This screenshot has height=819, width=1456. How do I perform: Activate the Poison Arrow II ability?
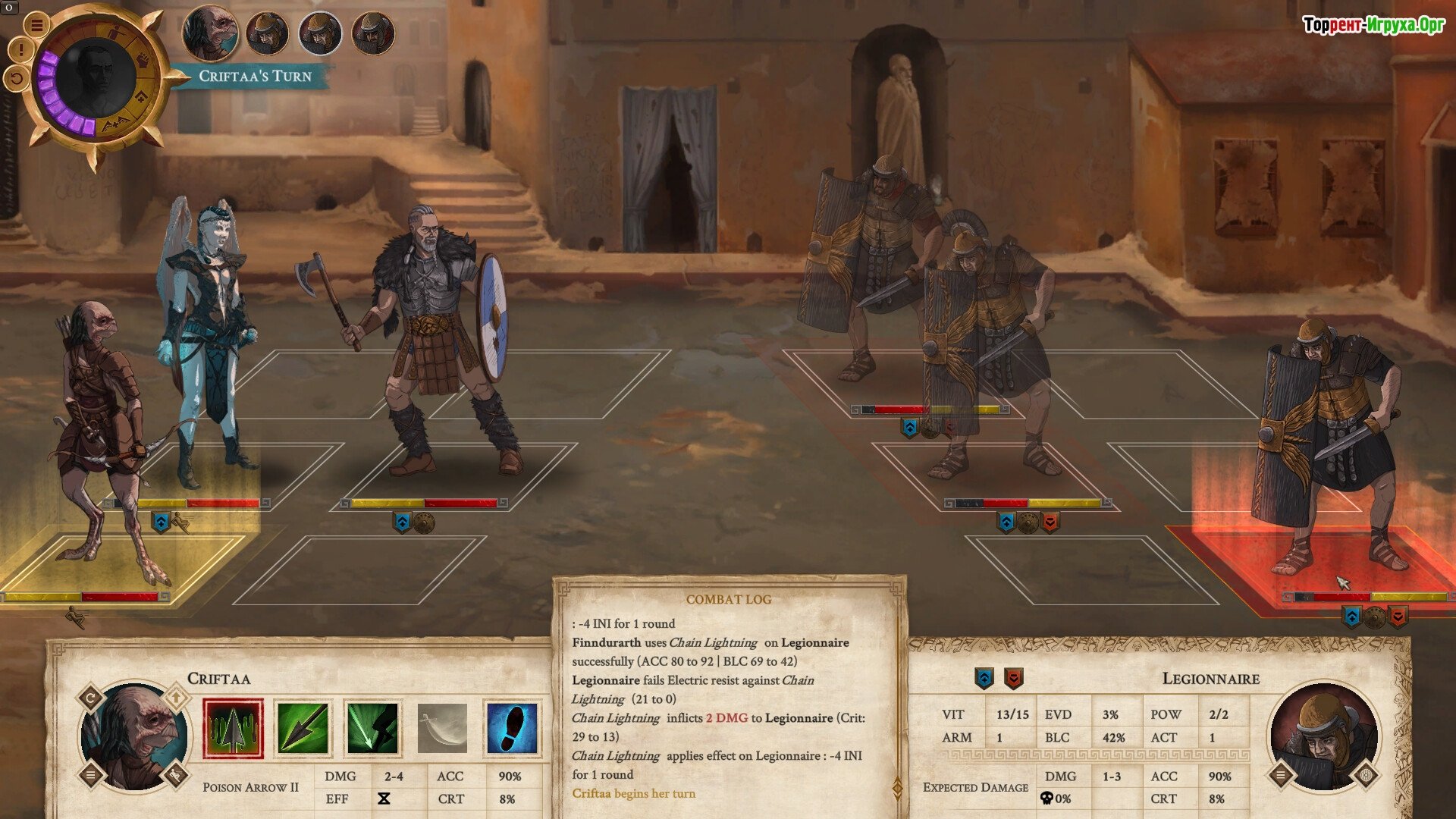(x=233, y=729)
